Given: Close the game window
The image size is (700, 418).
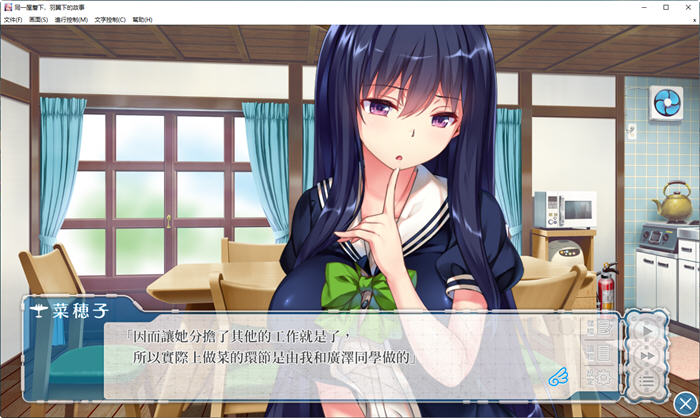Looking at the screenshot, I should pyautogui.click(x=686, y=7).
